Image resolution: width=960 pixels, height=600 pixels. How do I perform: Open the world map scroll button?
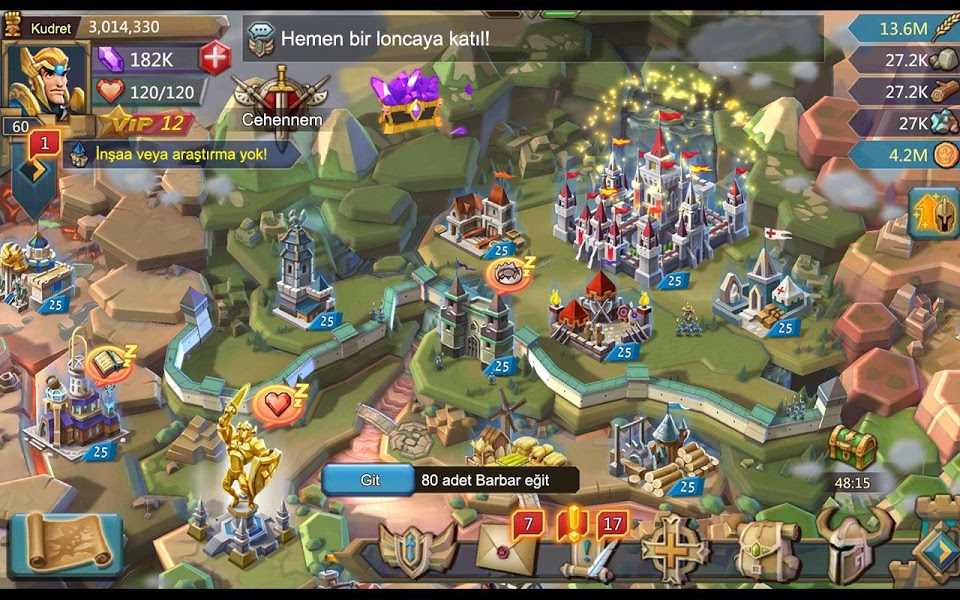pos(65,544)
